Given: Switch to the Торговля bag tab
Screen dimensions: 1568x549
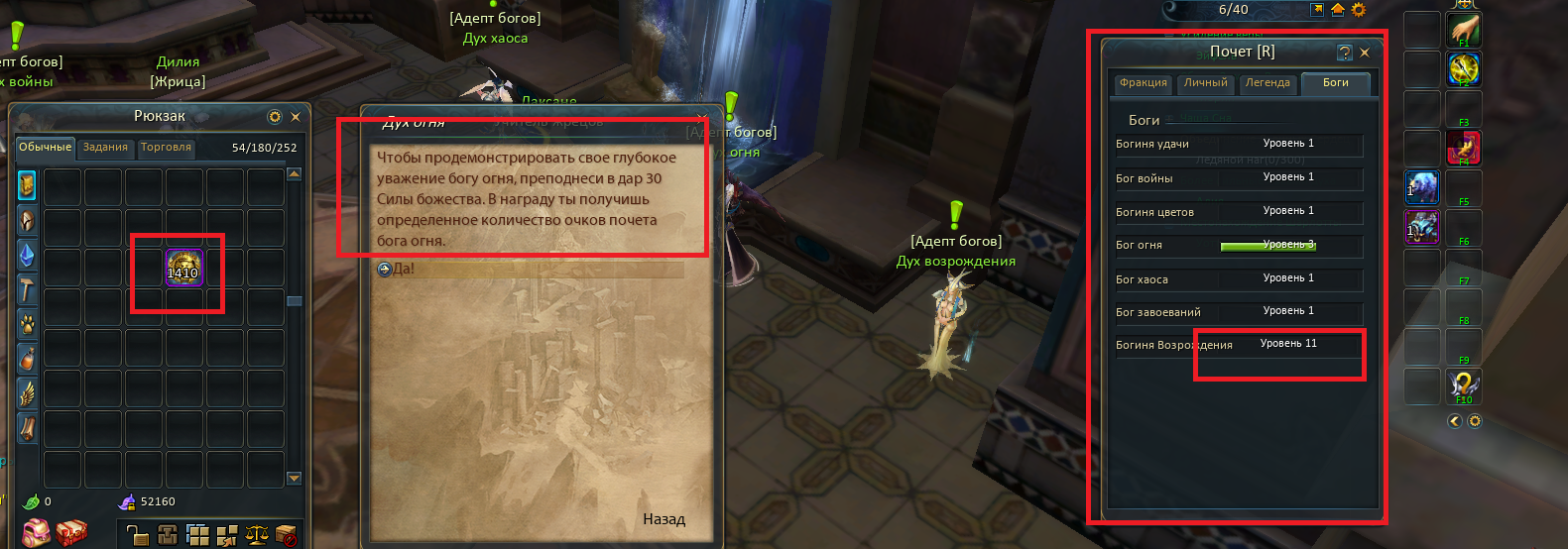Looking at the screenshot, I should (166, 148).
